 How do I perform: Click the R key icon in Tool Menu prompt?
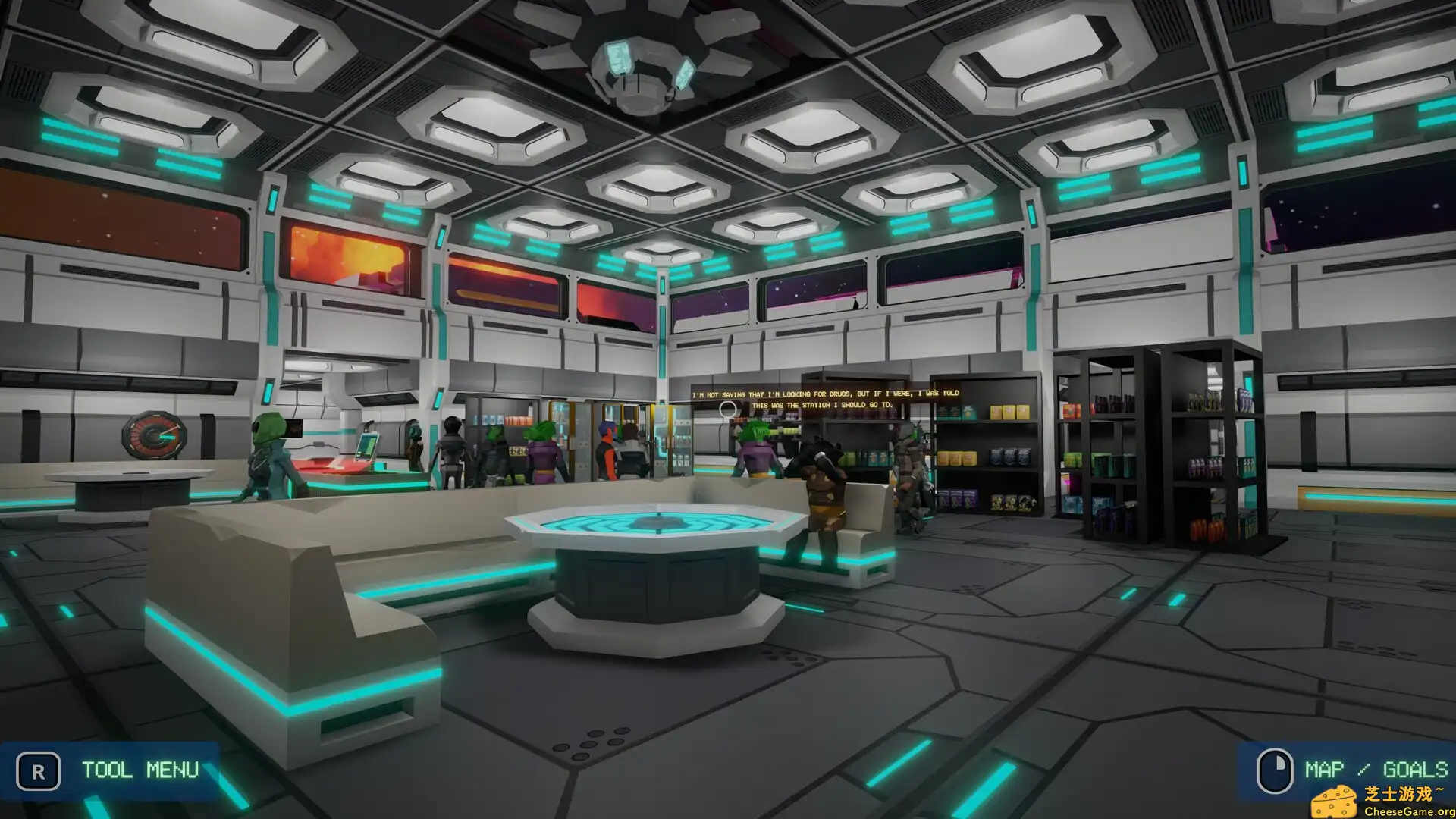(x=37, y=770)
